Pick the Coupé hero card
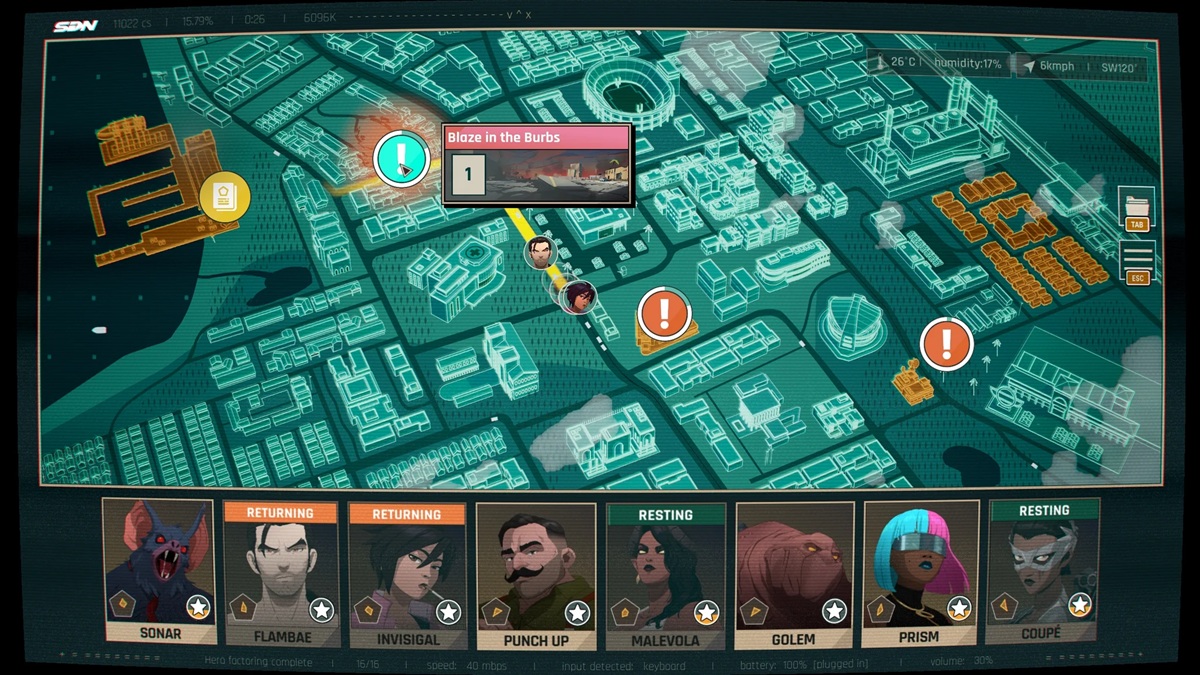1200x675 pixels. pos(1043,572)
